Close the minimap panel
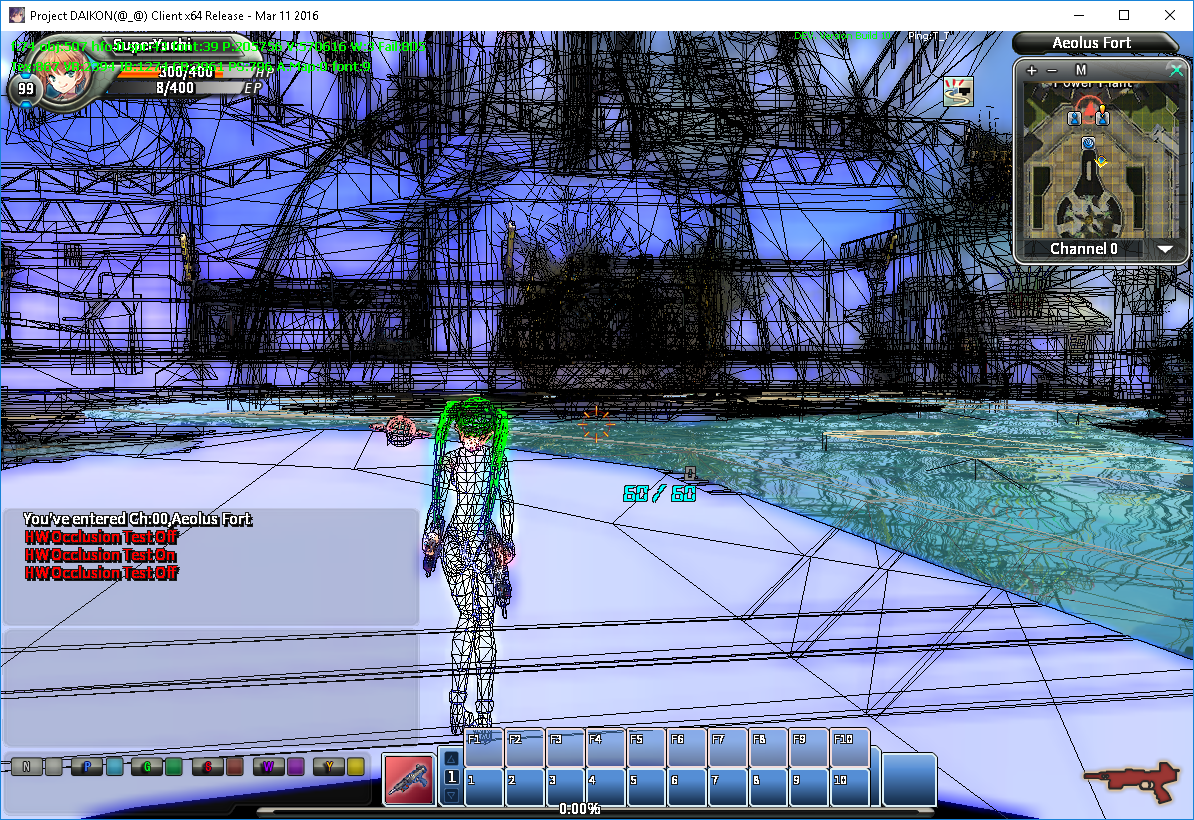 coord(1176,70)
